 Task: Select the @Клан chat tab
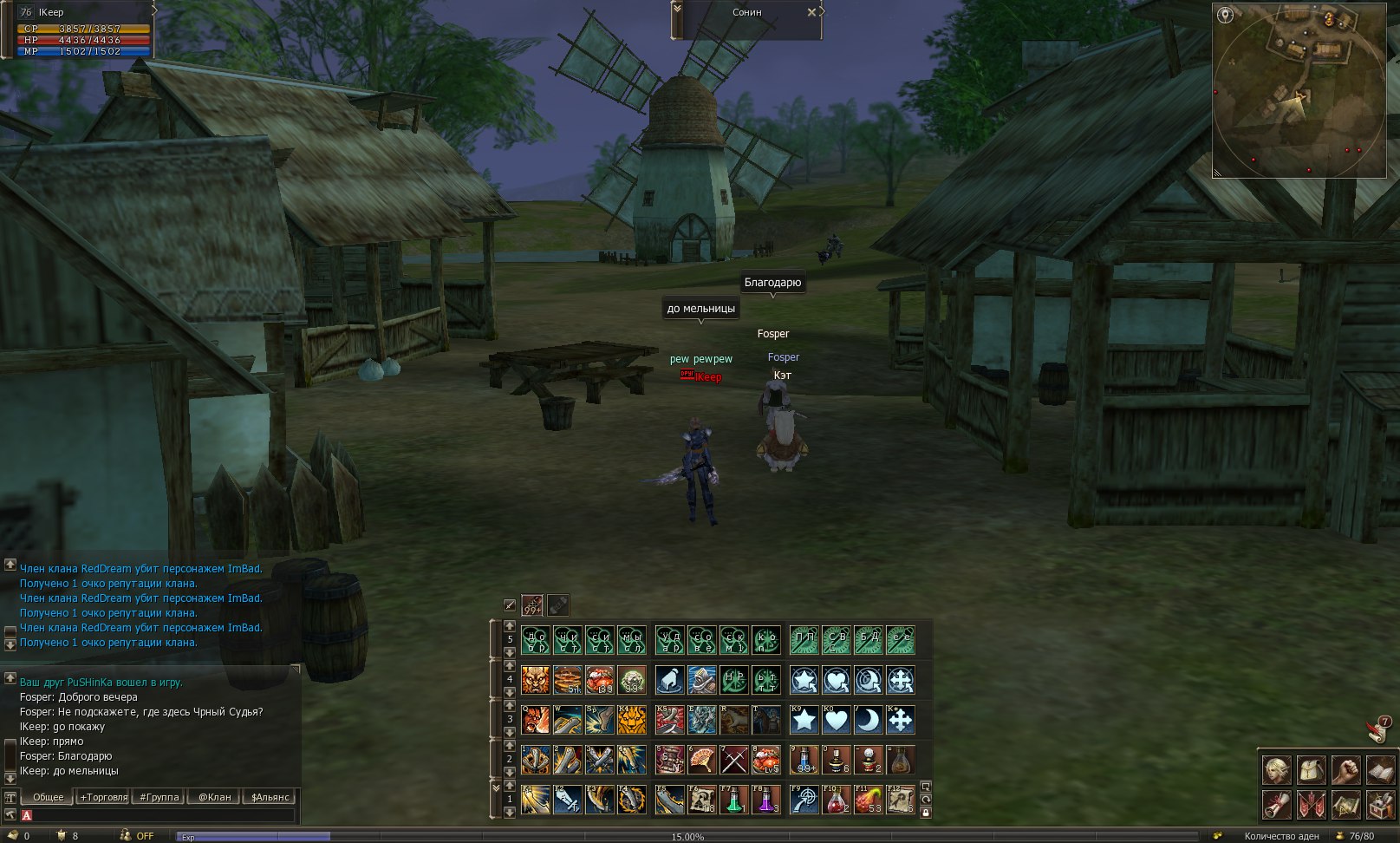pyautogui.click(x=215, y=797)
